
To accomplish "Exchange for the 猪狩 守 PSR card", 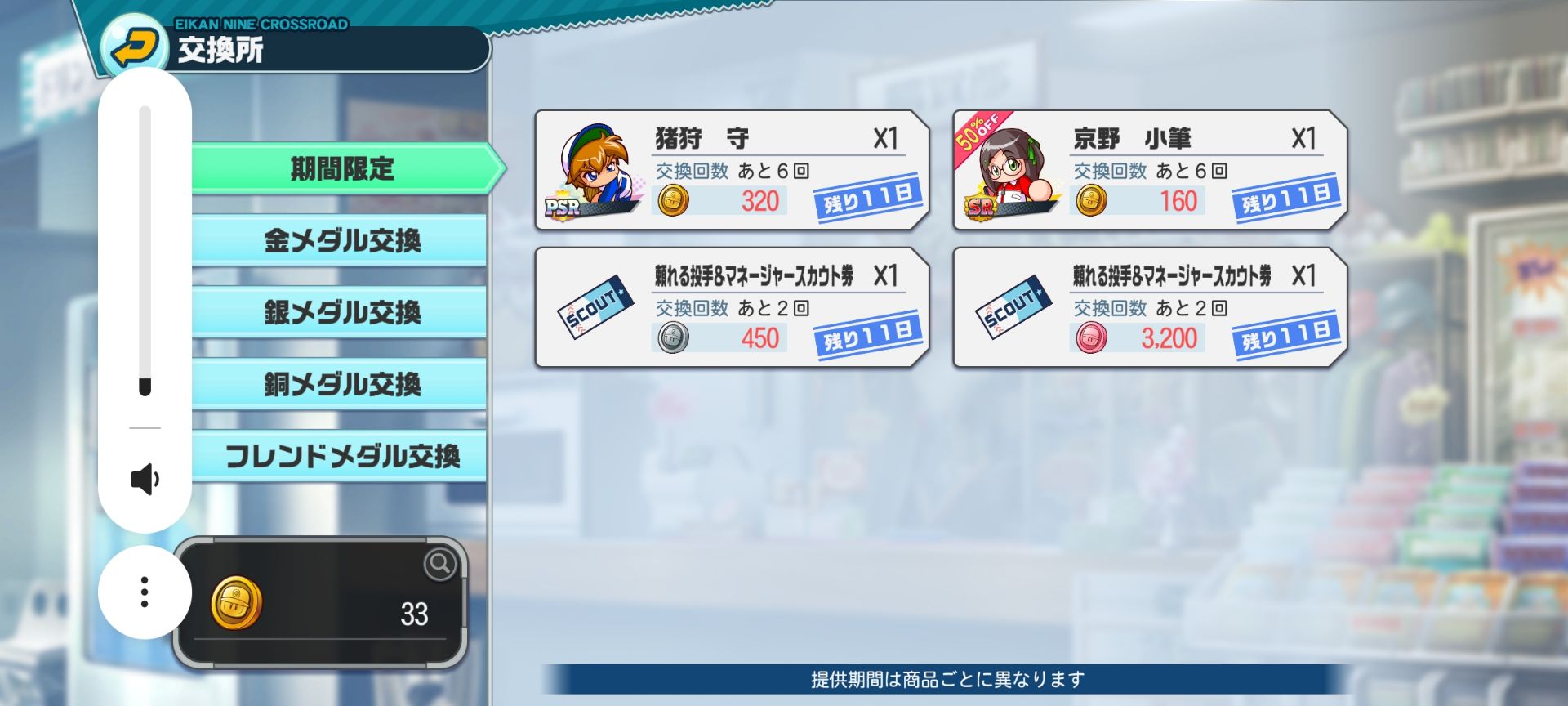I will (732, 170).
